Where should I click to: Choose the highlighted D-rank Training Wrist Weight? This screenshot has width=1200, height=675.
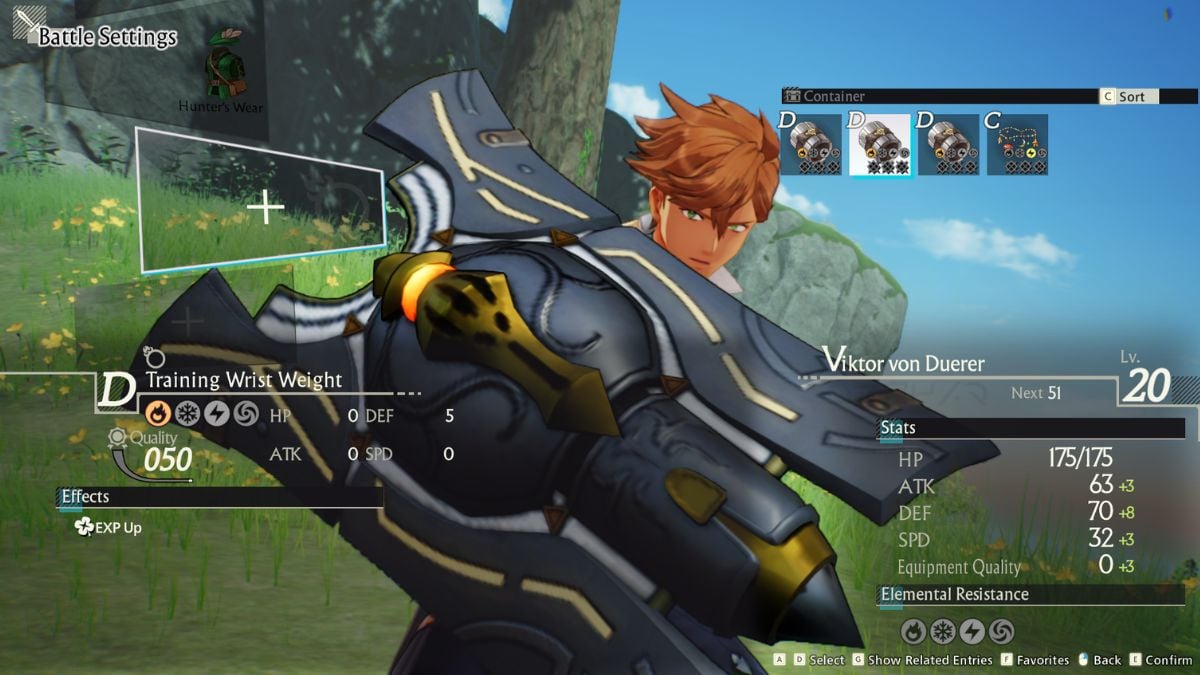click(x=880, y=145)
